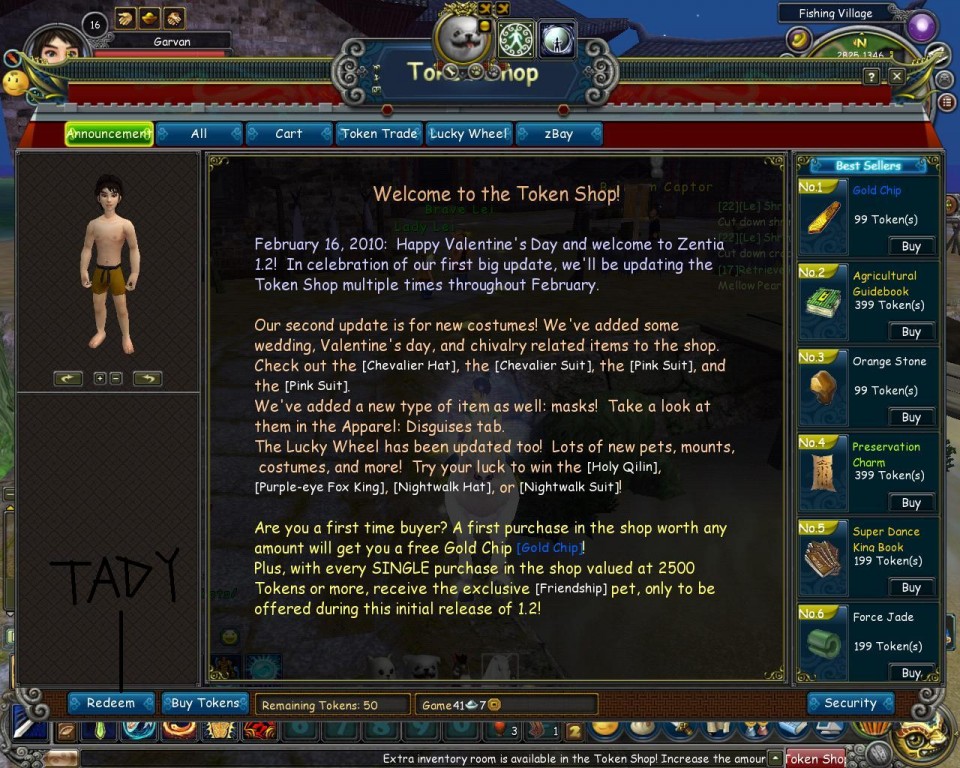
Task: Open the Token Shop help button
Action: tap(872, 76)
